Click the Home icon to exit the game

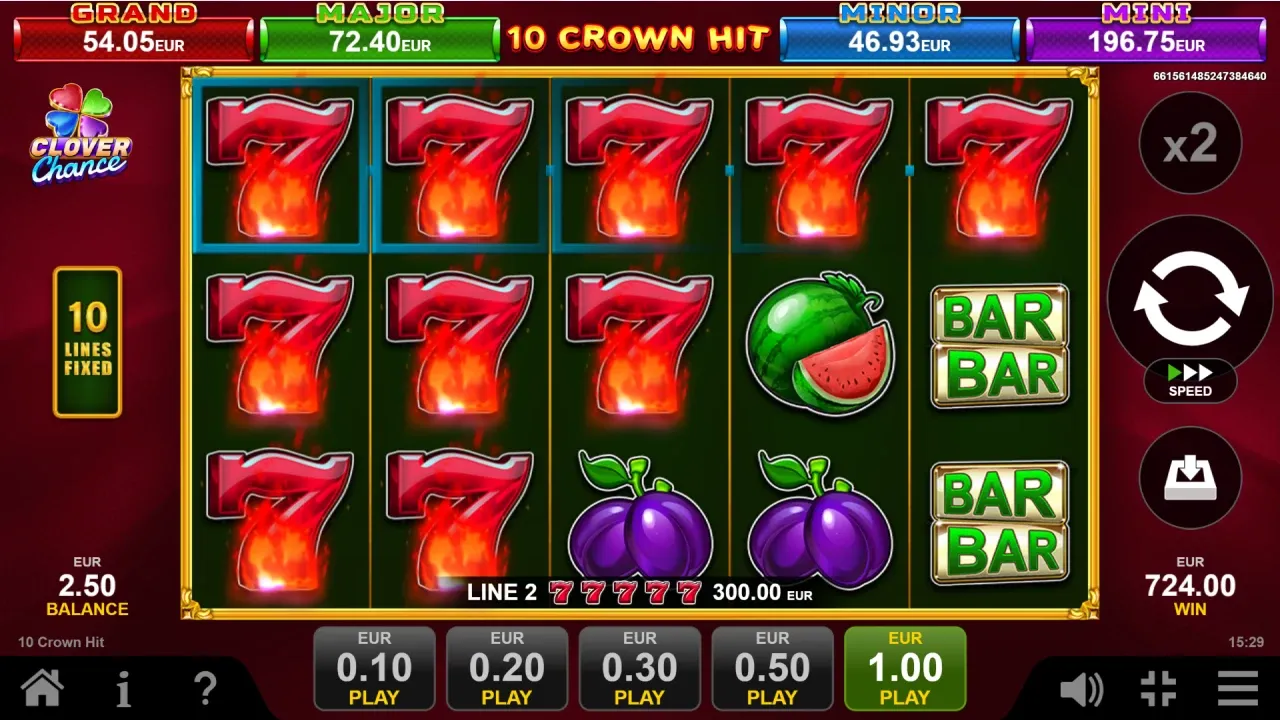[42, 689]
